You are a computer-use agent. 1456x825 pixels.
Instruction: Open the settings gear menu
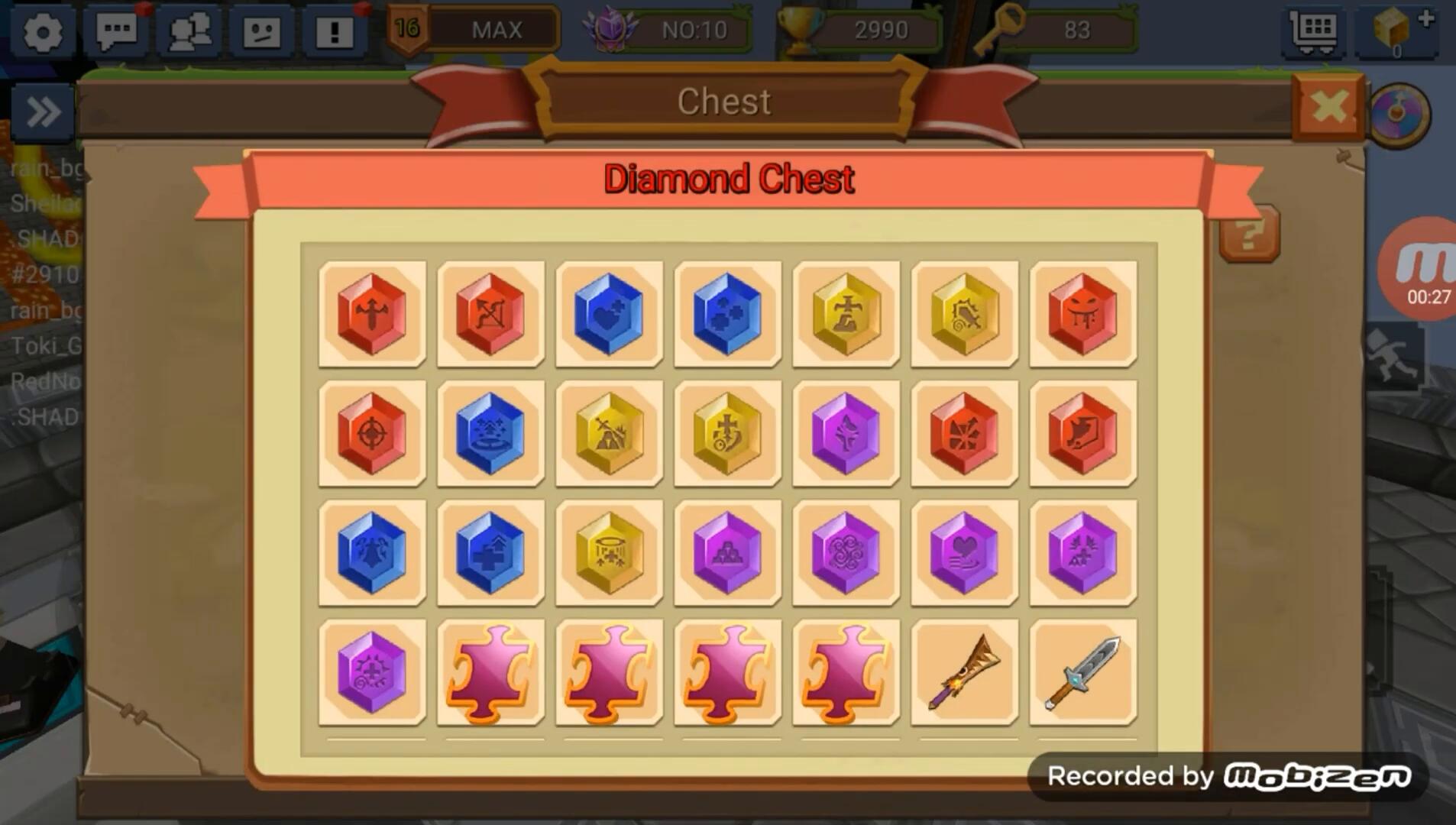click(x=43, y=31)
